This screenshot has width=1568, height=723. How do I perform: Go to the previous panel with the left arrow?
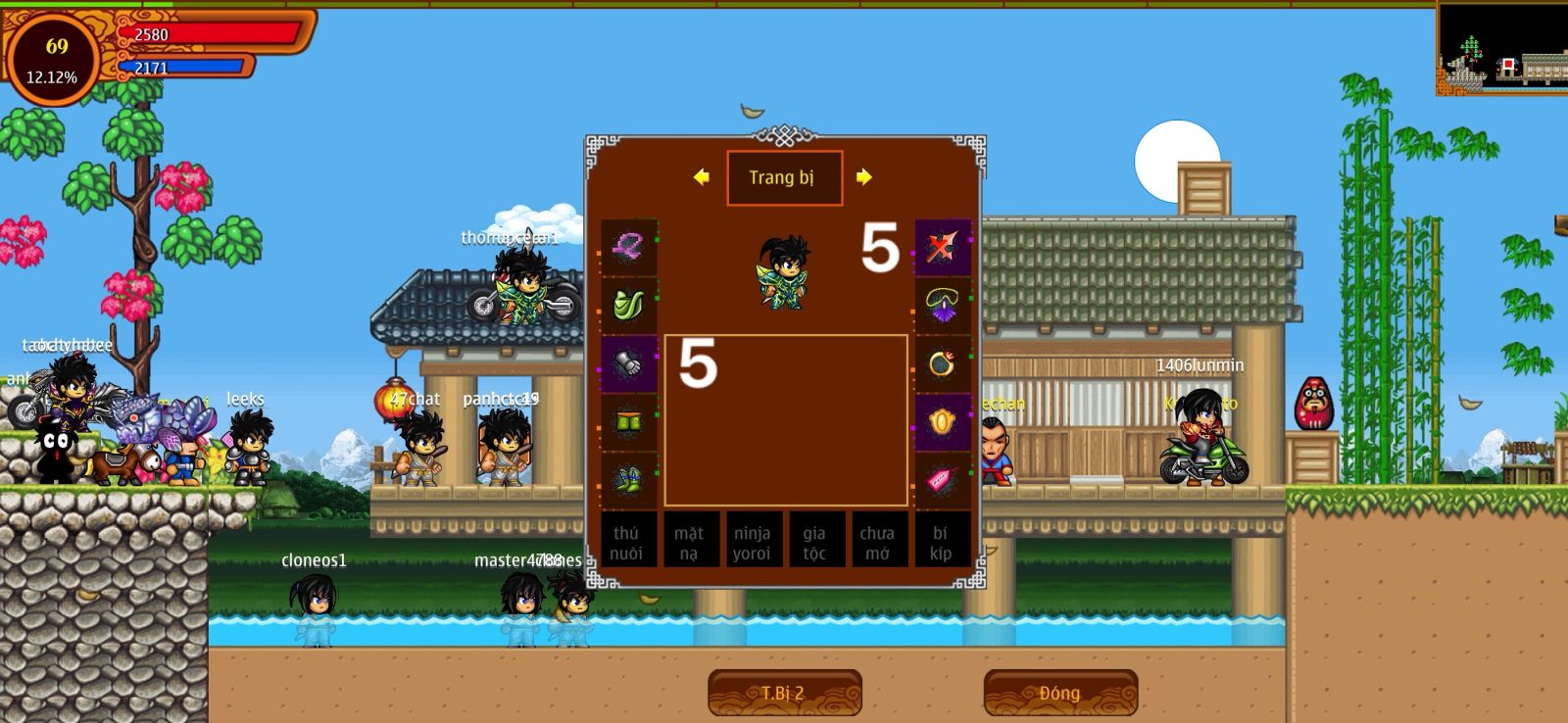pos(701,177)
